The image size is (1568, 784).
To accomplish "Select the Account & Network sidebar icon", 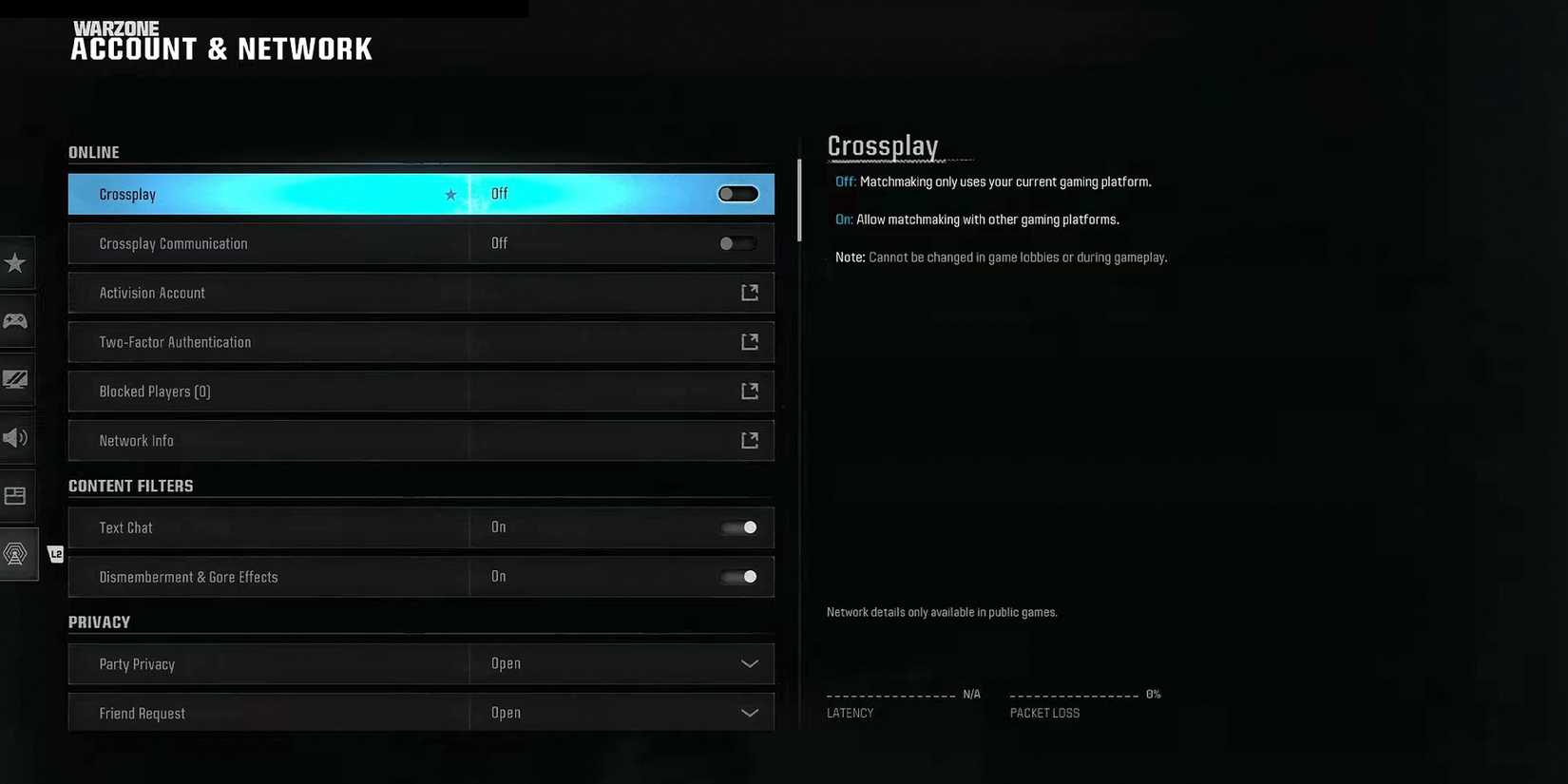I will 16,553.
